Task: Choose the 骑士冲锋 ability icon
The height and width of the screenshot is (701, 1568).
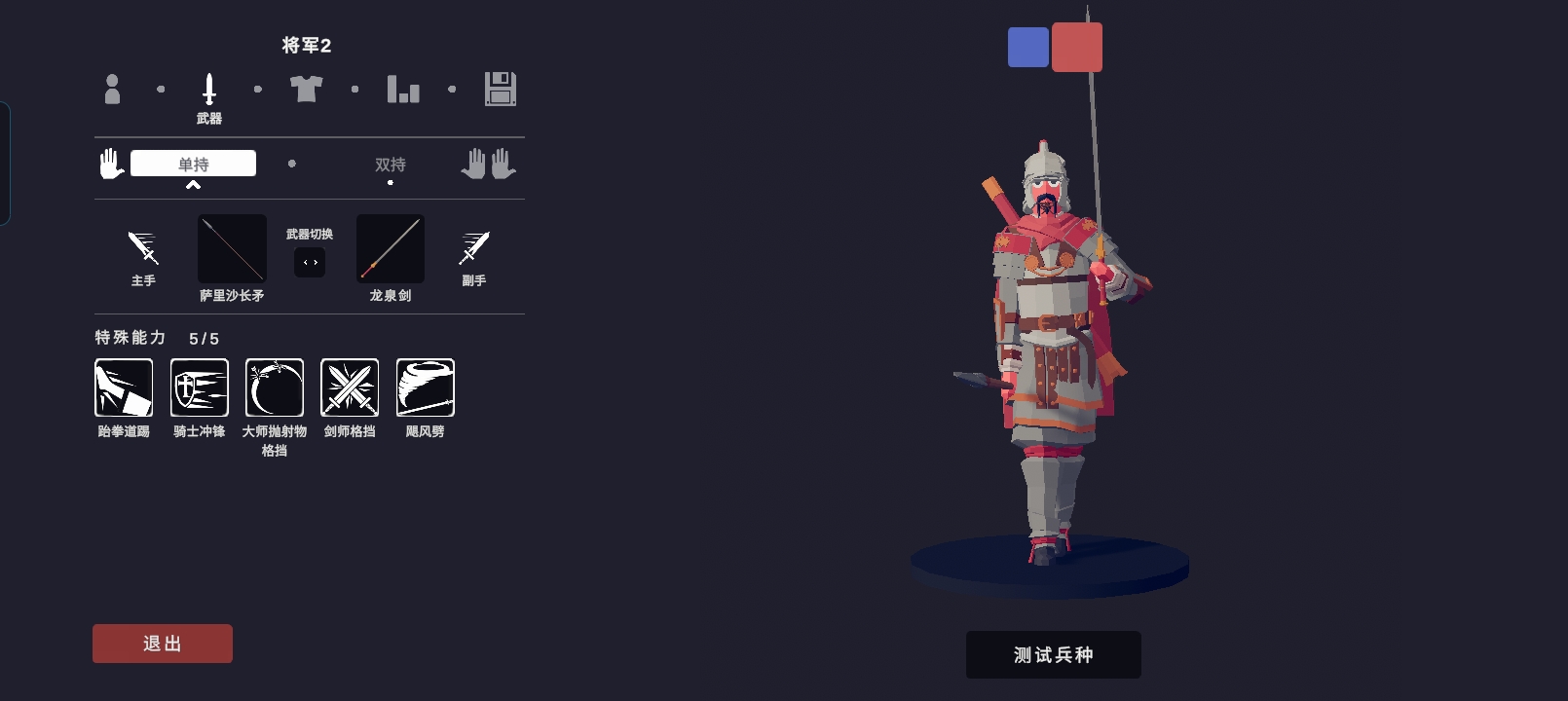Action: 200,387
